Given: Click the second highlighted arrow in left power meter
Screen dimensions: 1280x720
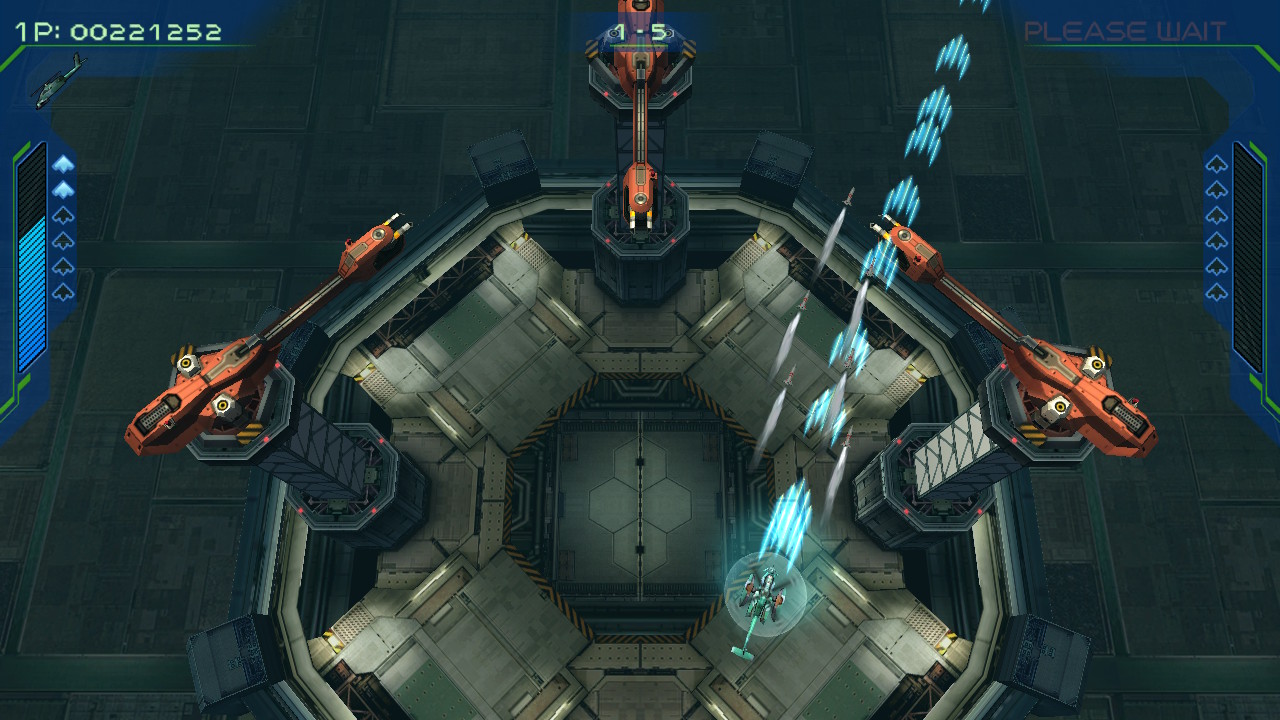Looking at the screenshot, I should point(63,188).
